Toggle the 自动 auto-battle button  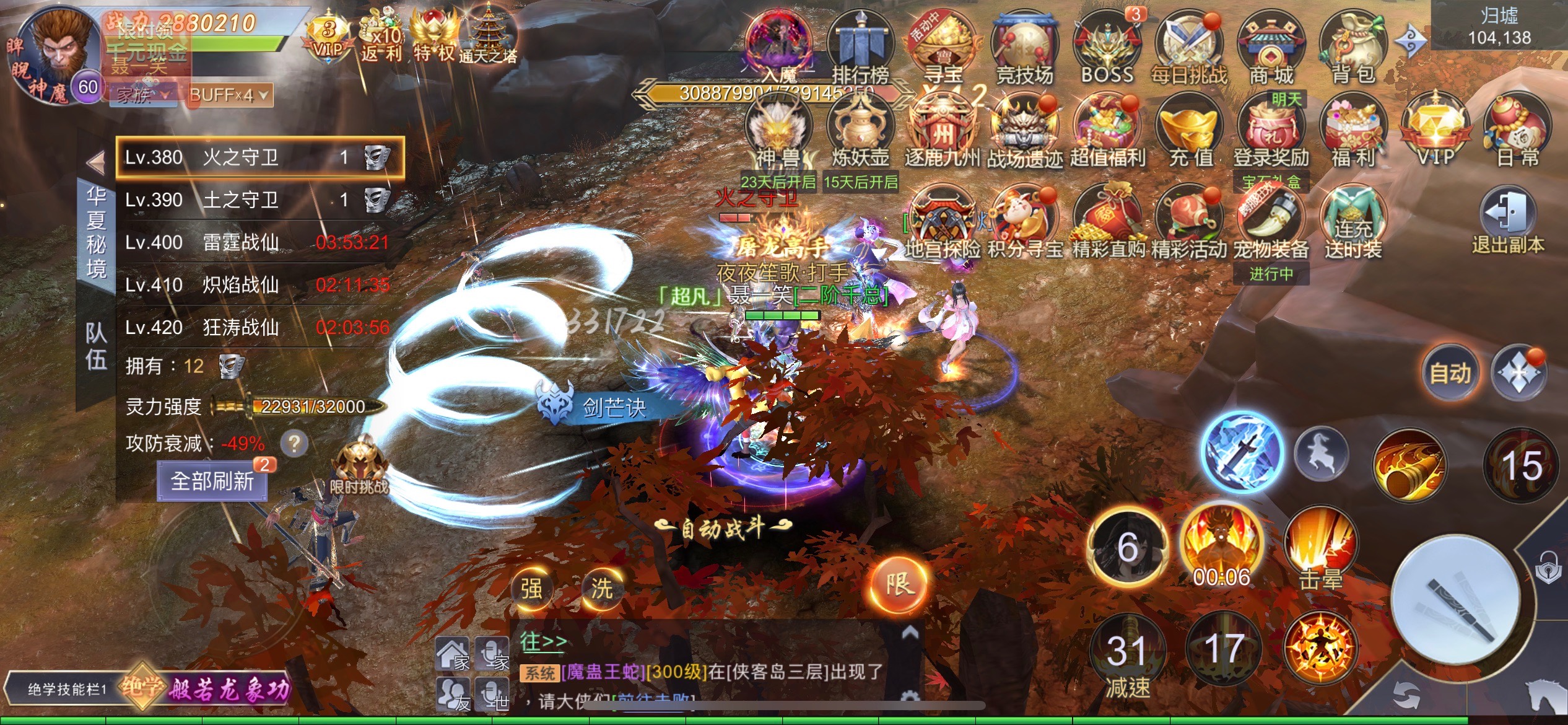click(1450, 373)
